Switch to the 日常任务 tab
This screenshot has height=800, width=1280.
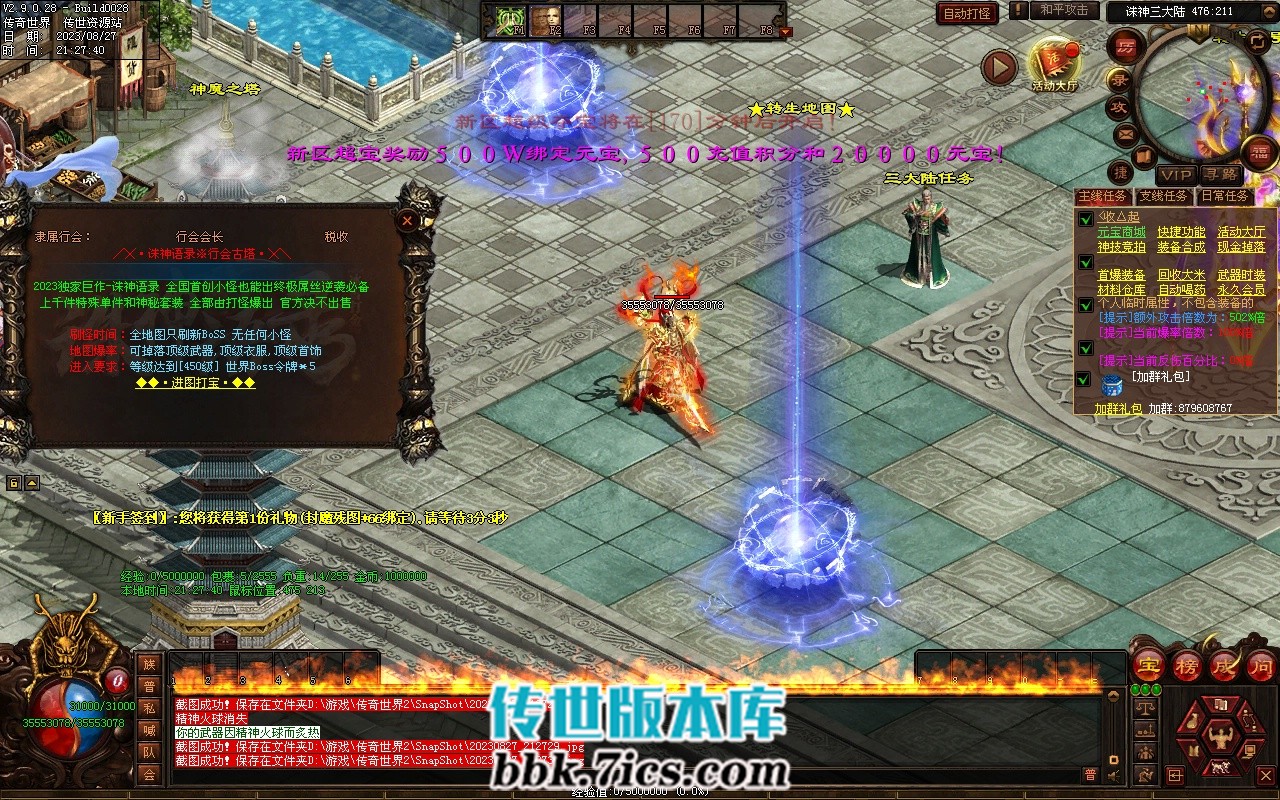tap(1224, 196)
